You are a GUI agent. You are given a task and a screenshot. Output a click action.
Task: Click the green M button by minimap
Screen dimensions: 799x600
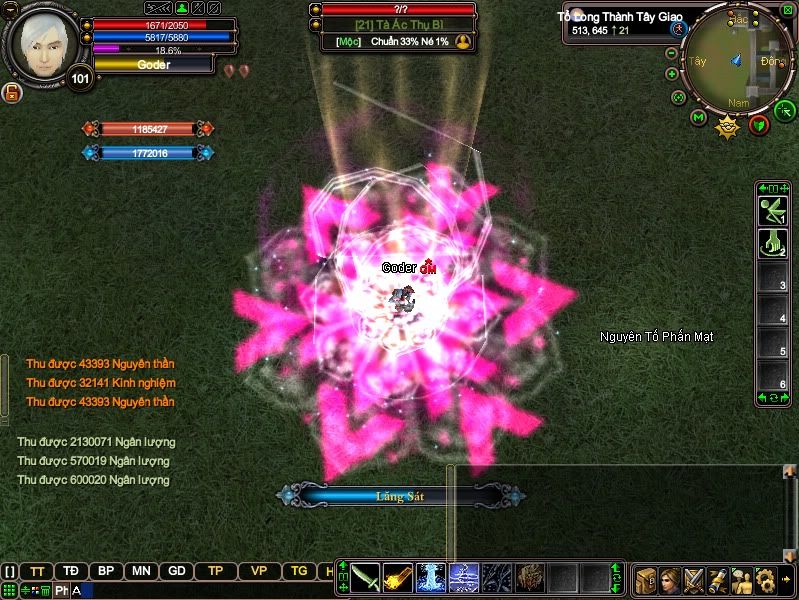click(x=699, y=118)
